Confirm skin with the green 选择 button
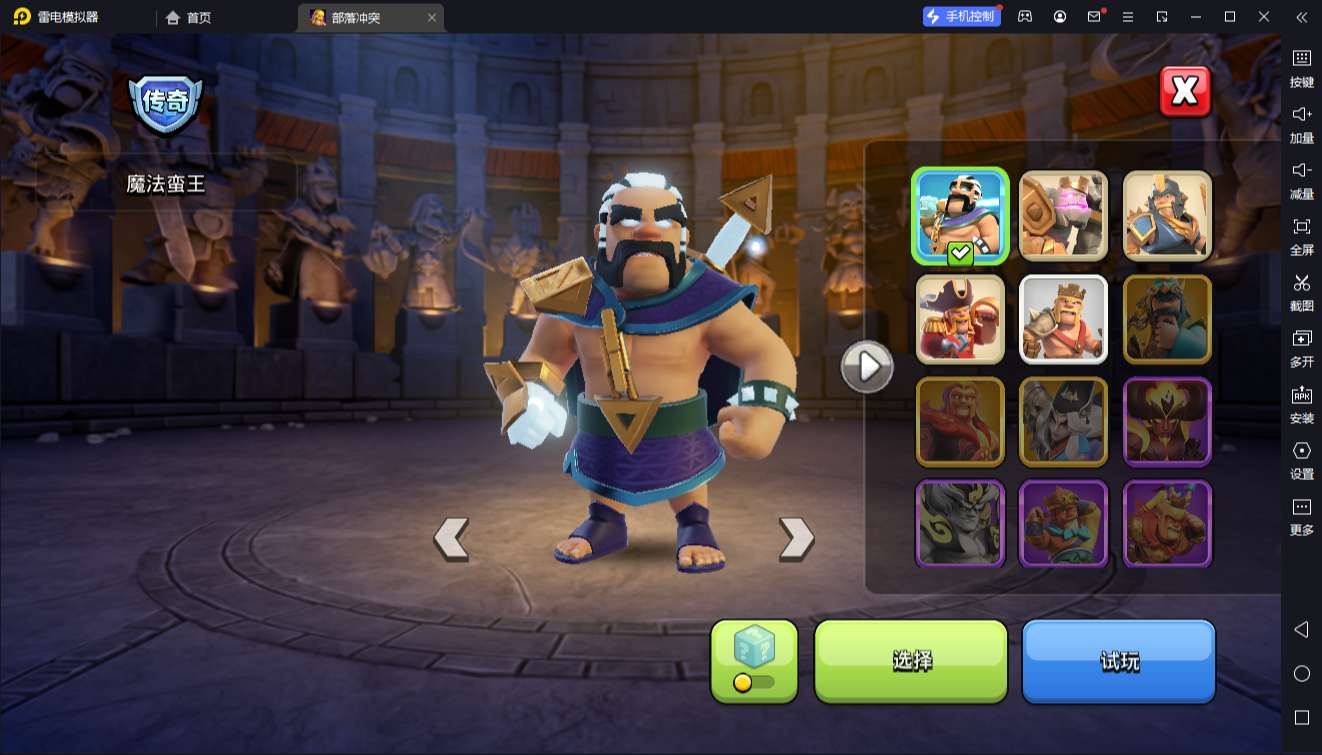 click(x=911, y=660)
